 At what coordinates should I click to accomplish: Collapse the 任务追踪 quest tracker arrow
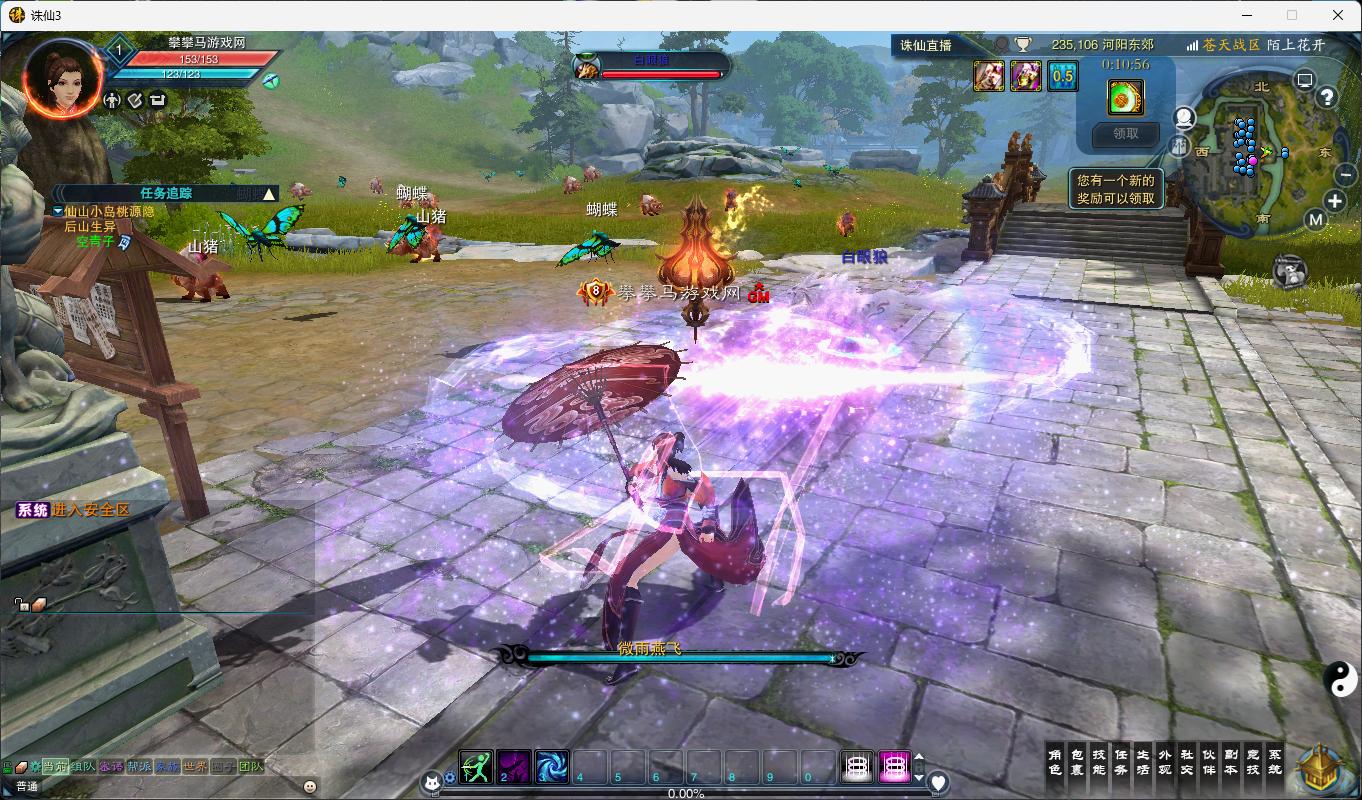(268, 194)
